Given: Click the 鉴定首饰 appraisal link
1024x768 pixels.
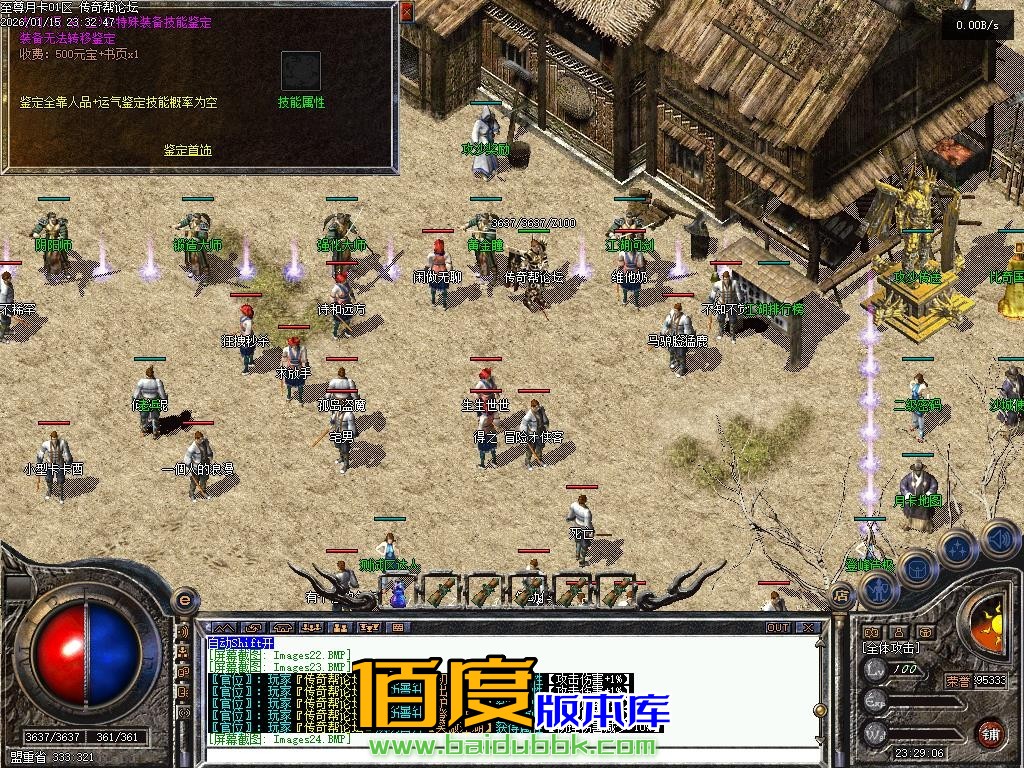Looking at the screenshot, I should click(188, 151).
